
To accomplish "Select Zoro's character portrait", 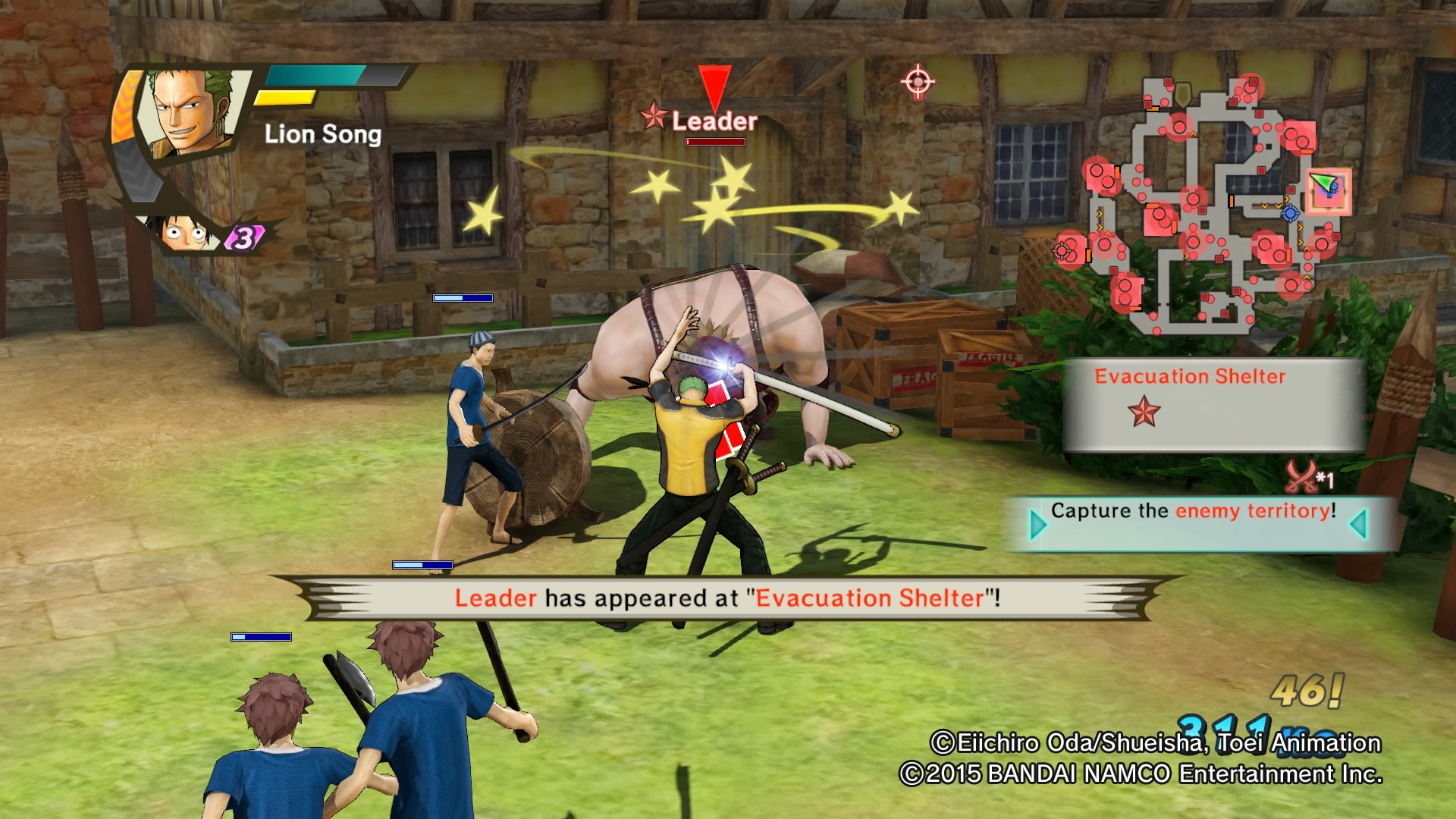I will (x=190, y=114).
